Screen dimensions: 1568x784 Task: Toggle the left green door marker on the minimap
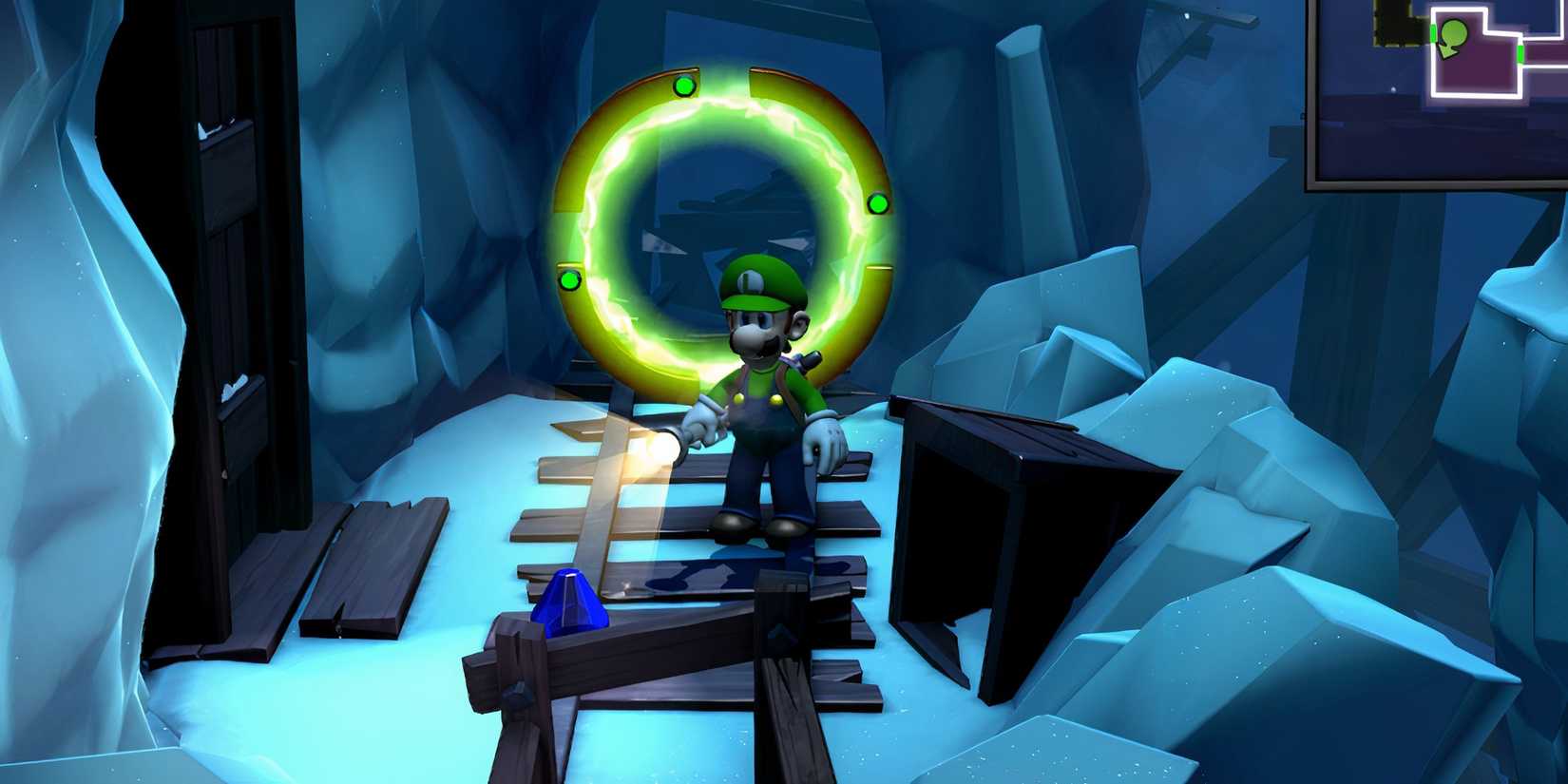coord(1433,33)
